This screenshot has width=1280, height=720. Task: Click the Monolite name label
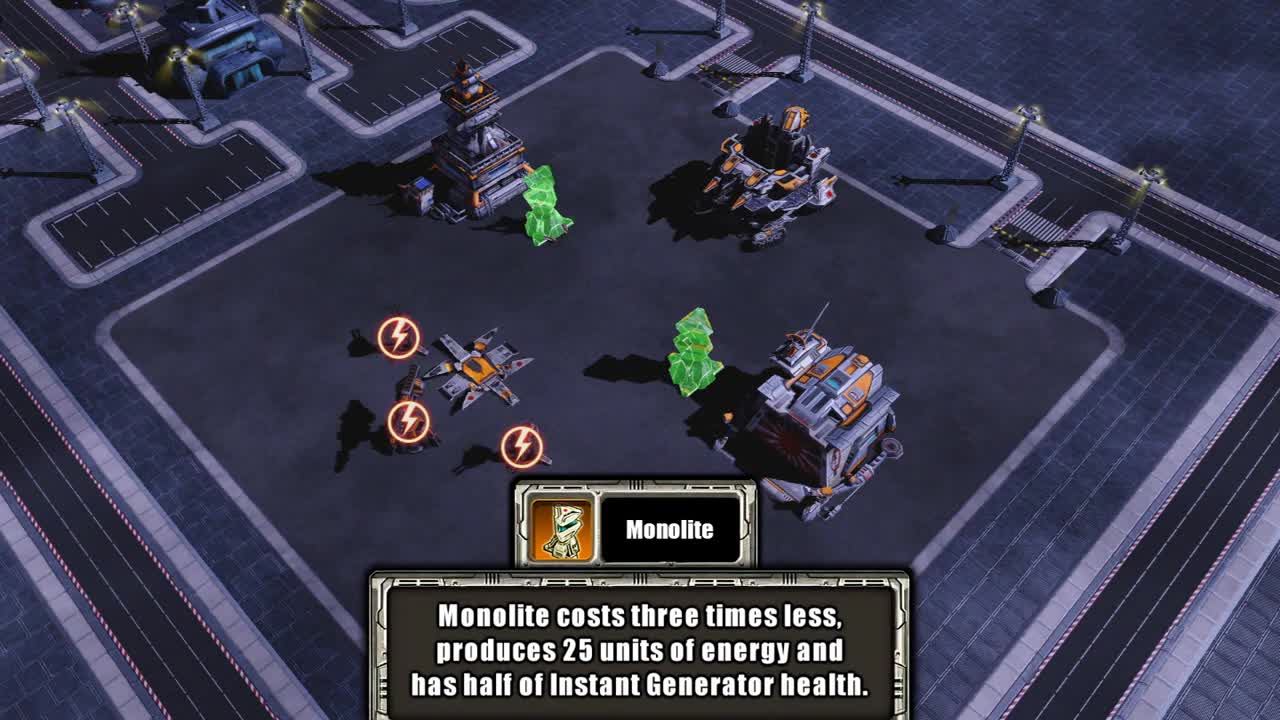671,530
